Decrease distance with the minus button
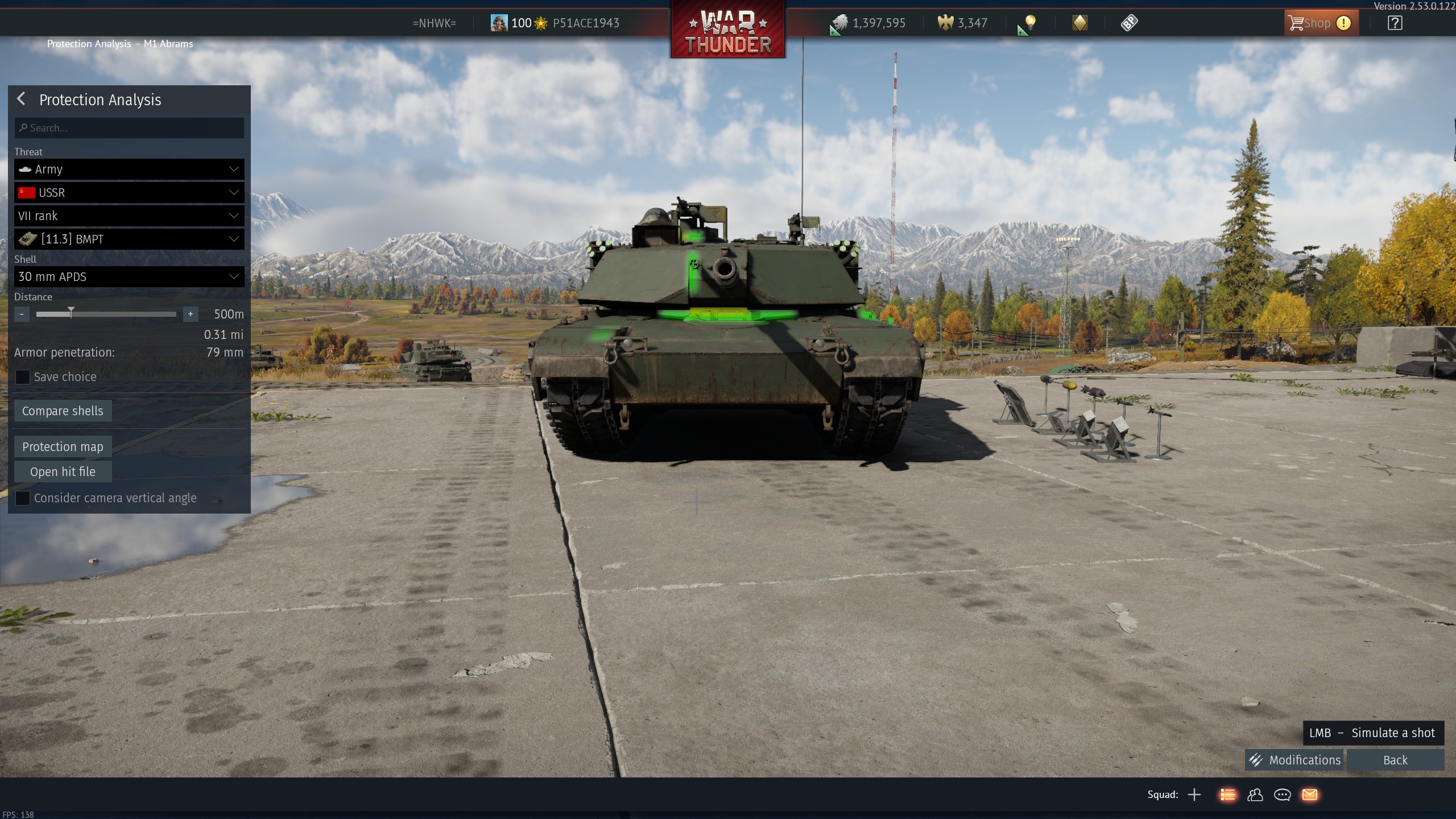 pyautogui.click(x=22, y=314)
